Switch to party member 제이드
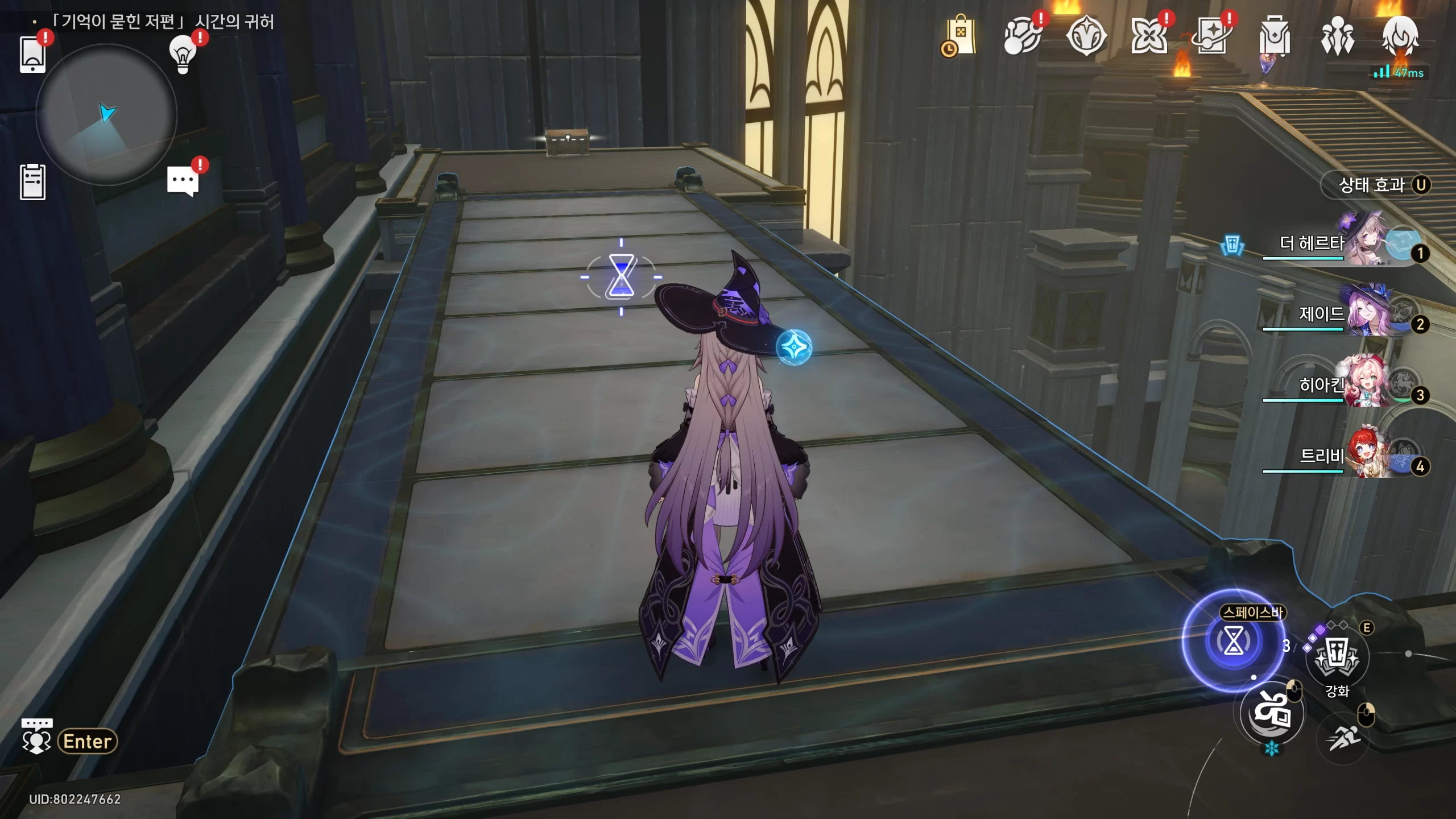1456x819 pixels. point(1365,314)
